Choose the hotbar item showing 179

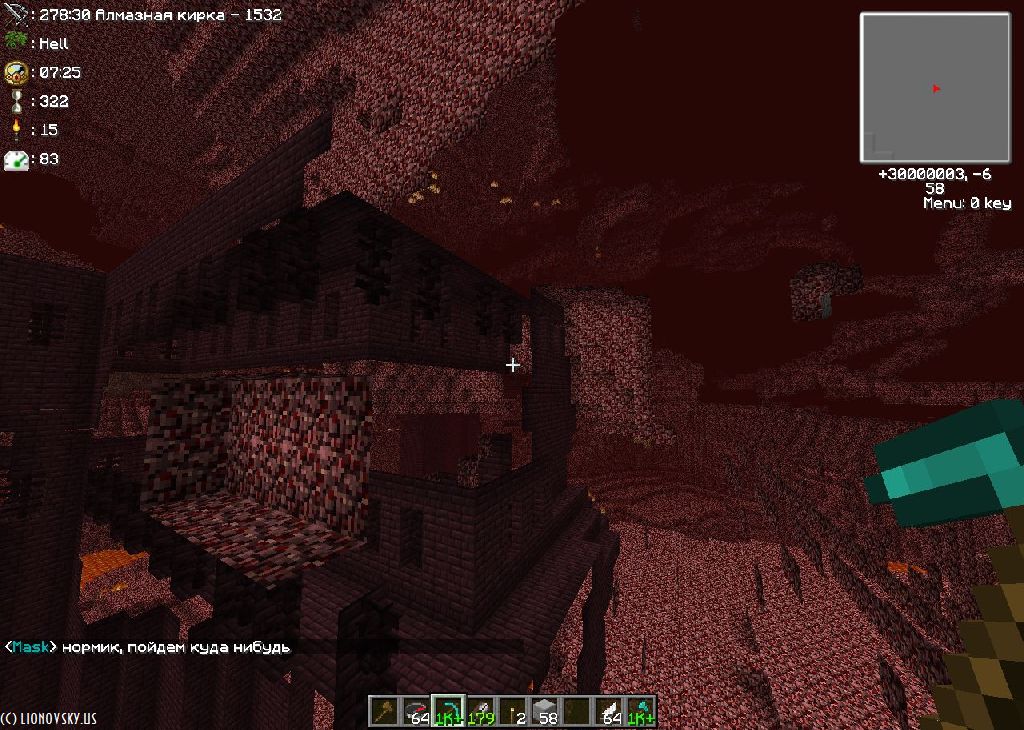(481, 710)
